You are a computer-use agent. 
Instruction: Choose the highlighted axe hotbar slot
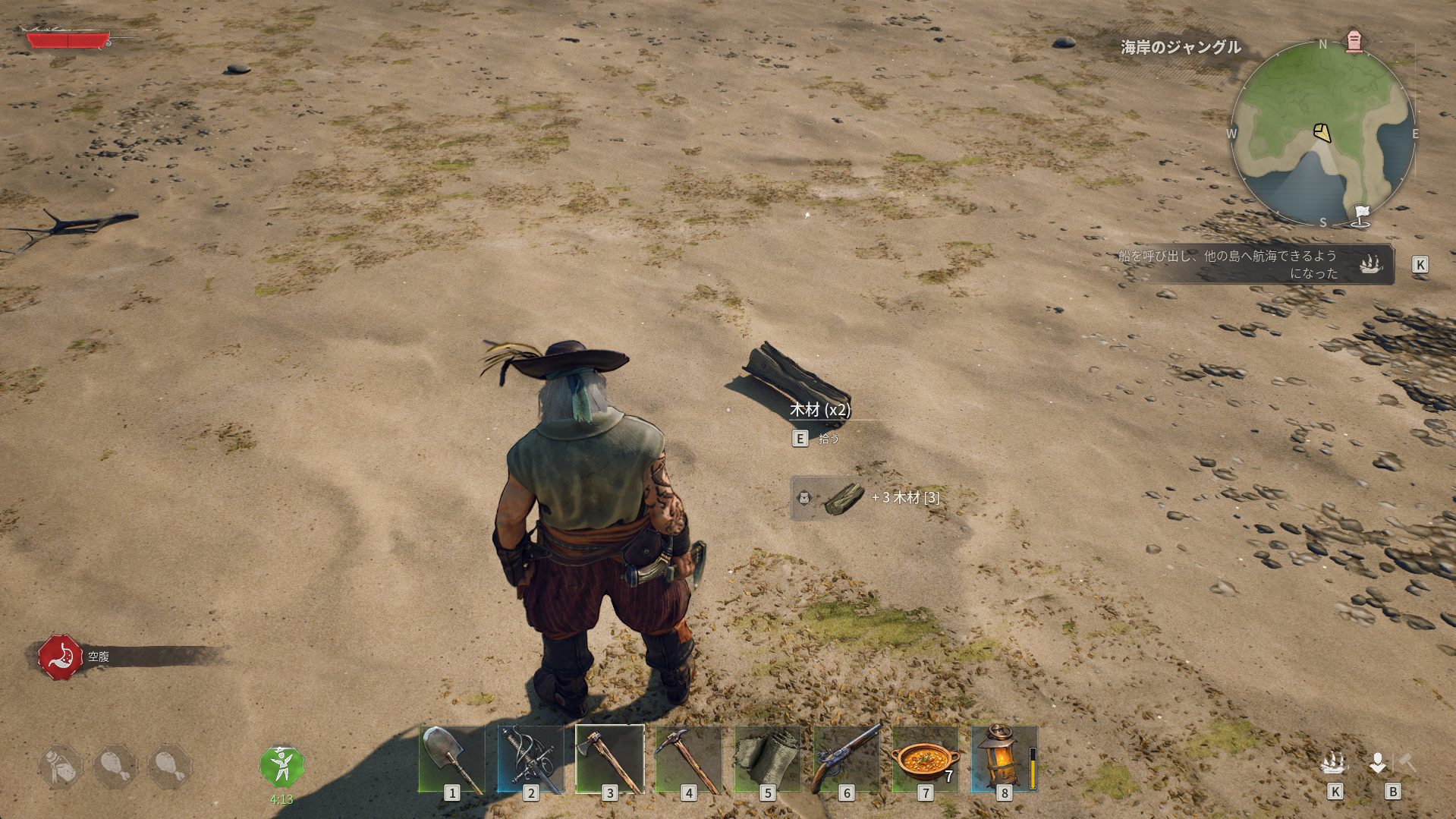610,759
